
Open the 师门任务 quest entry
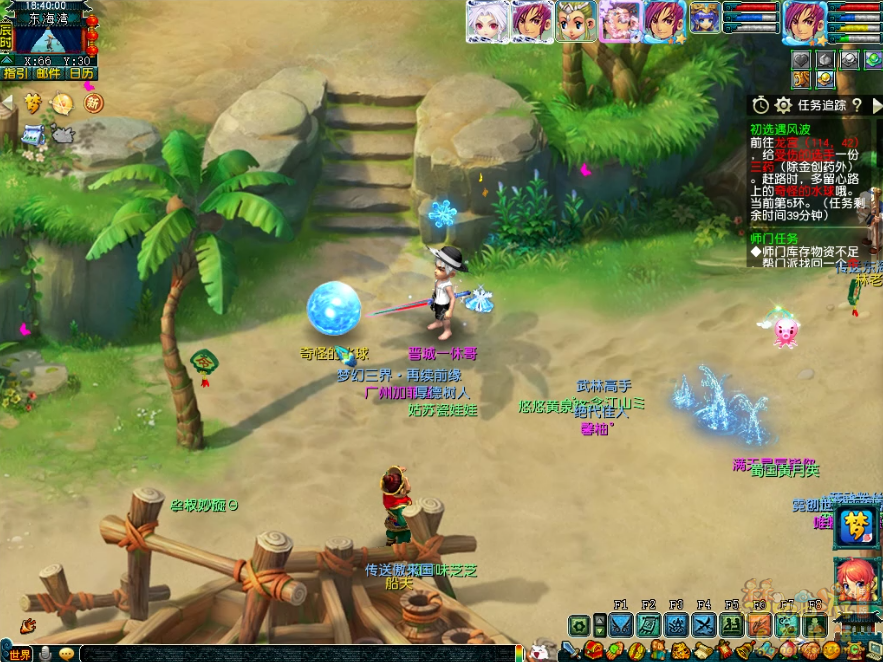coord(775,238)
